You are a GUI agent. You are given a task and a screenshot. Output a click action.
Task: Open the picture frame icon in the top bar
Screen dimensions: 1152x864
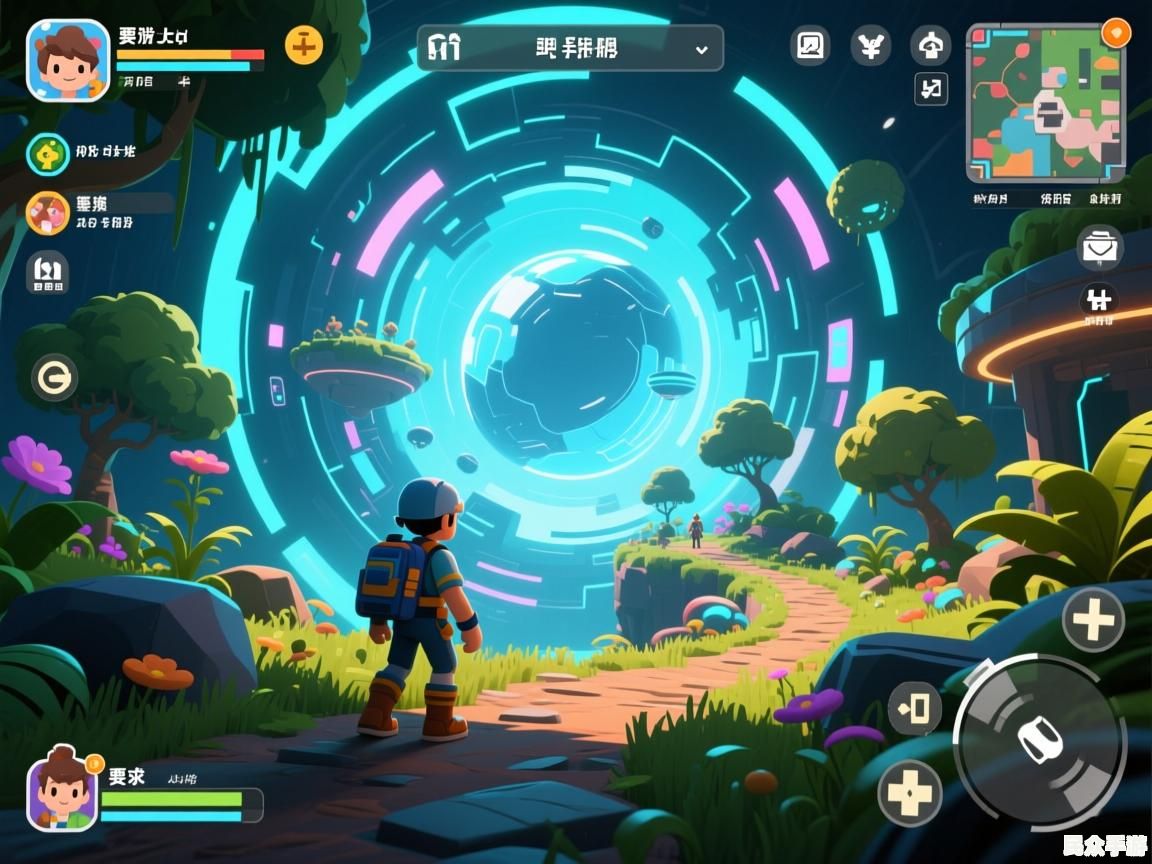[810, 45]
